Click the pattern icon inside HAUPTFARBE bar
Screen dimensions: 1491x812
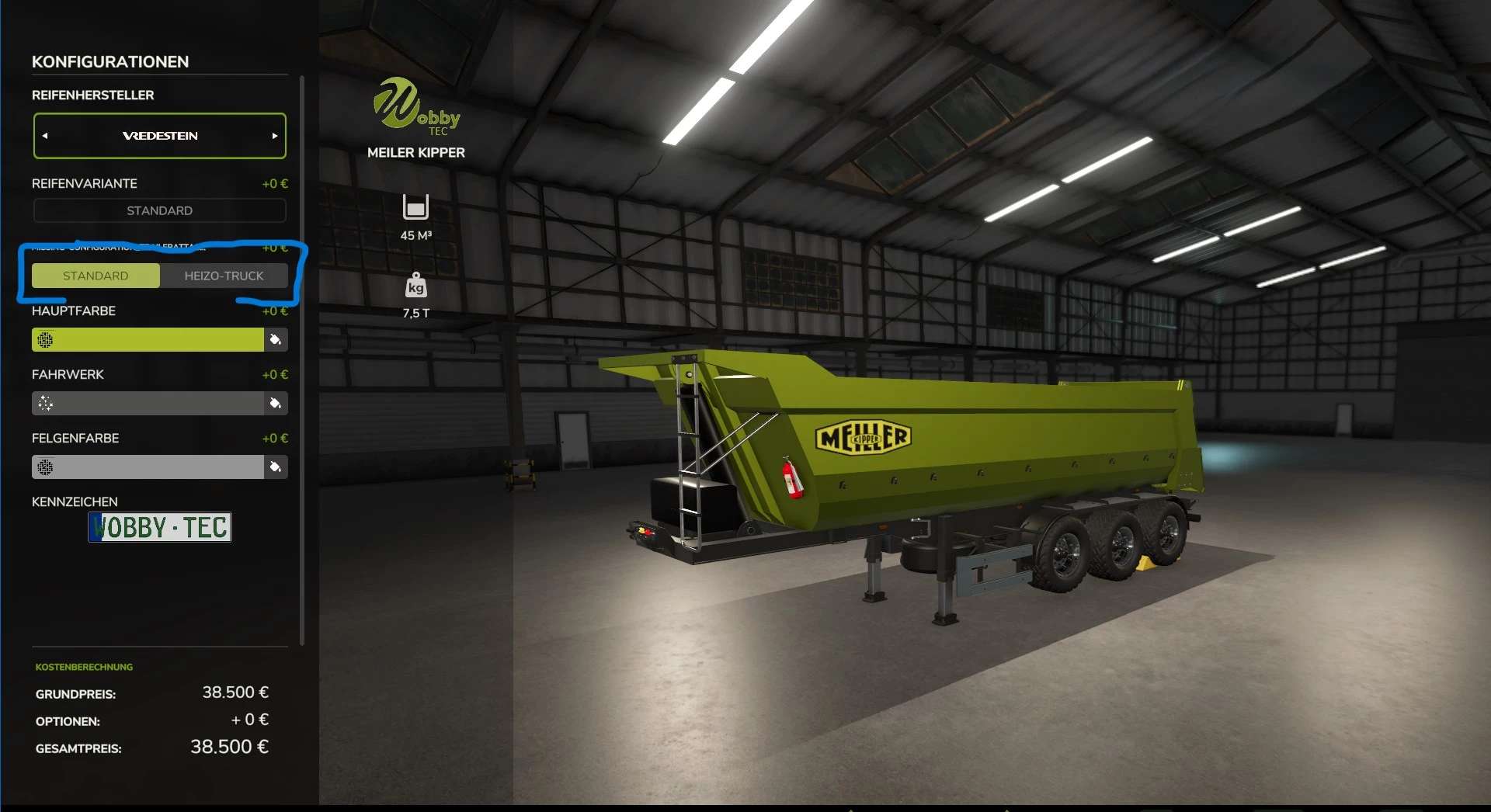click(x=47, y=339)
